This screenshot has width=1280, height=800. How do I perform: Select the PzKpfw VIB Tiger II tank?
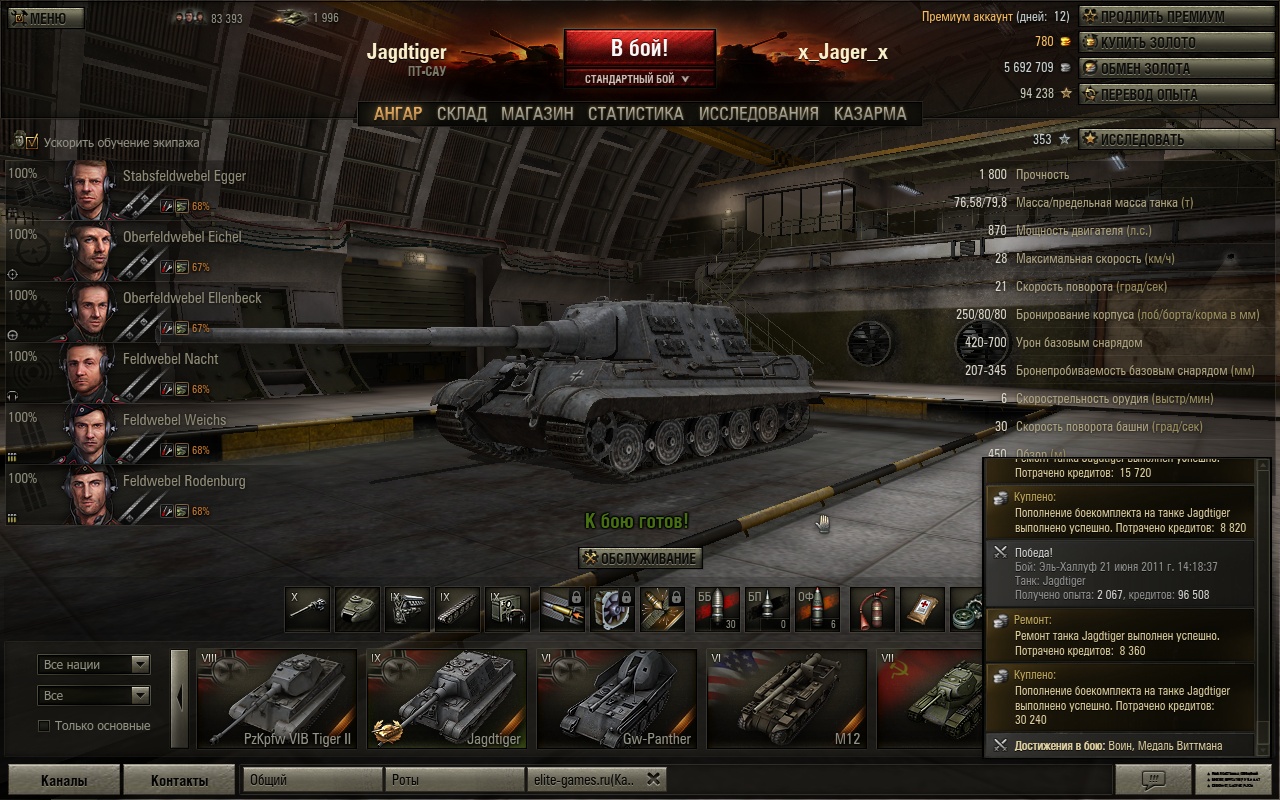point(277,698)
